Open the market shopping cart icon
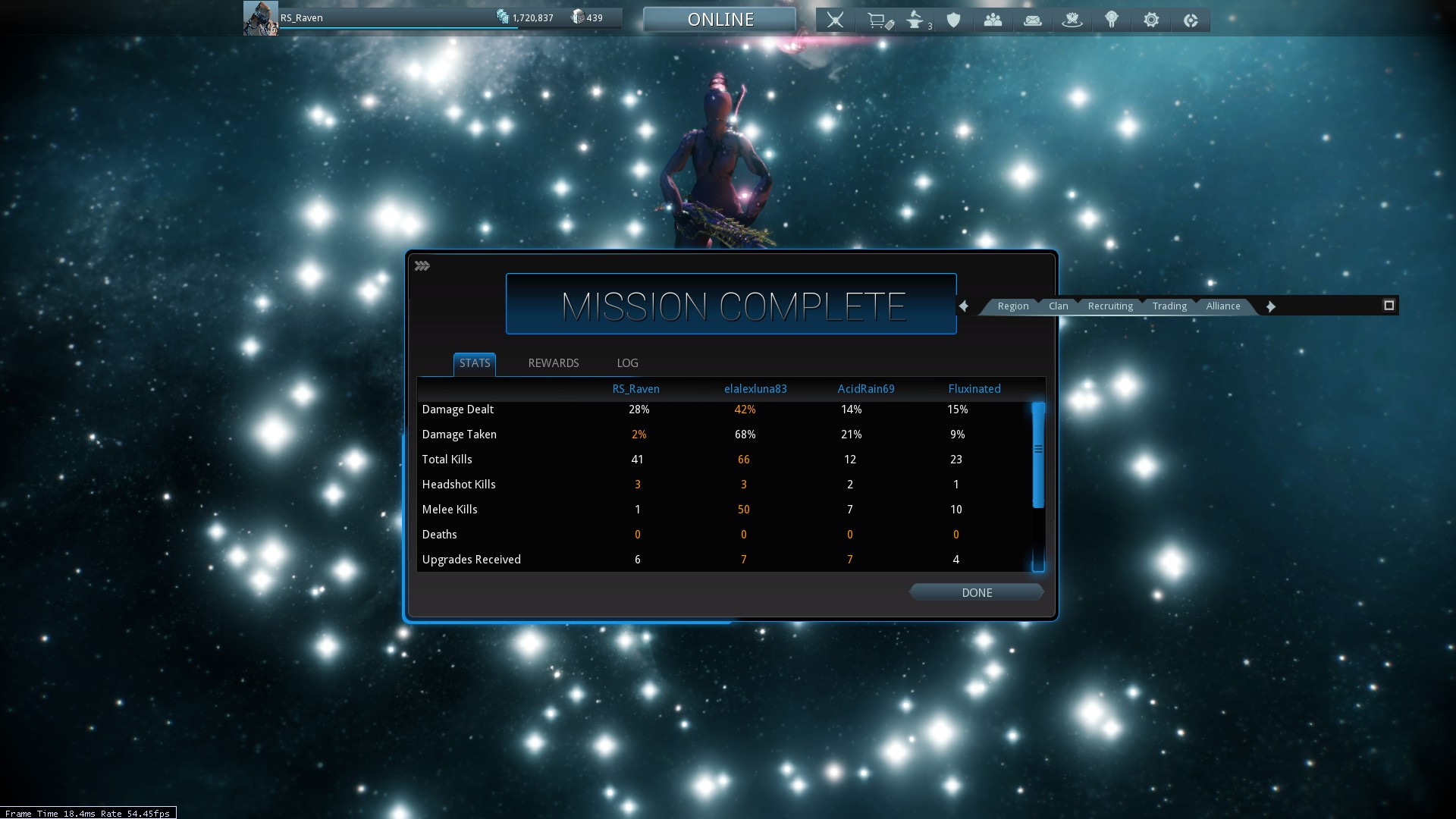The height and width of the screenshot is (819, 1456). click(878, 20)
